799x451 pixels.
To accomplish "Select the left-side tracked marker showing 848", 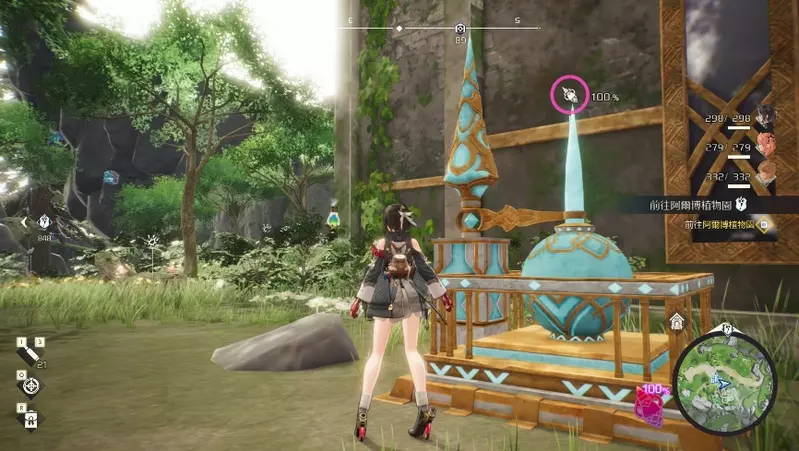I will pos(43,223).
